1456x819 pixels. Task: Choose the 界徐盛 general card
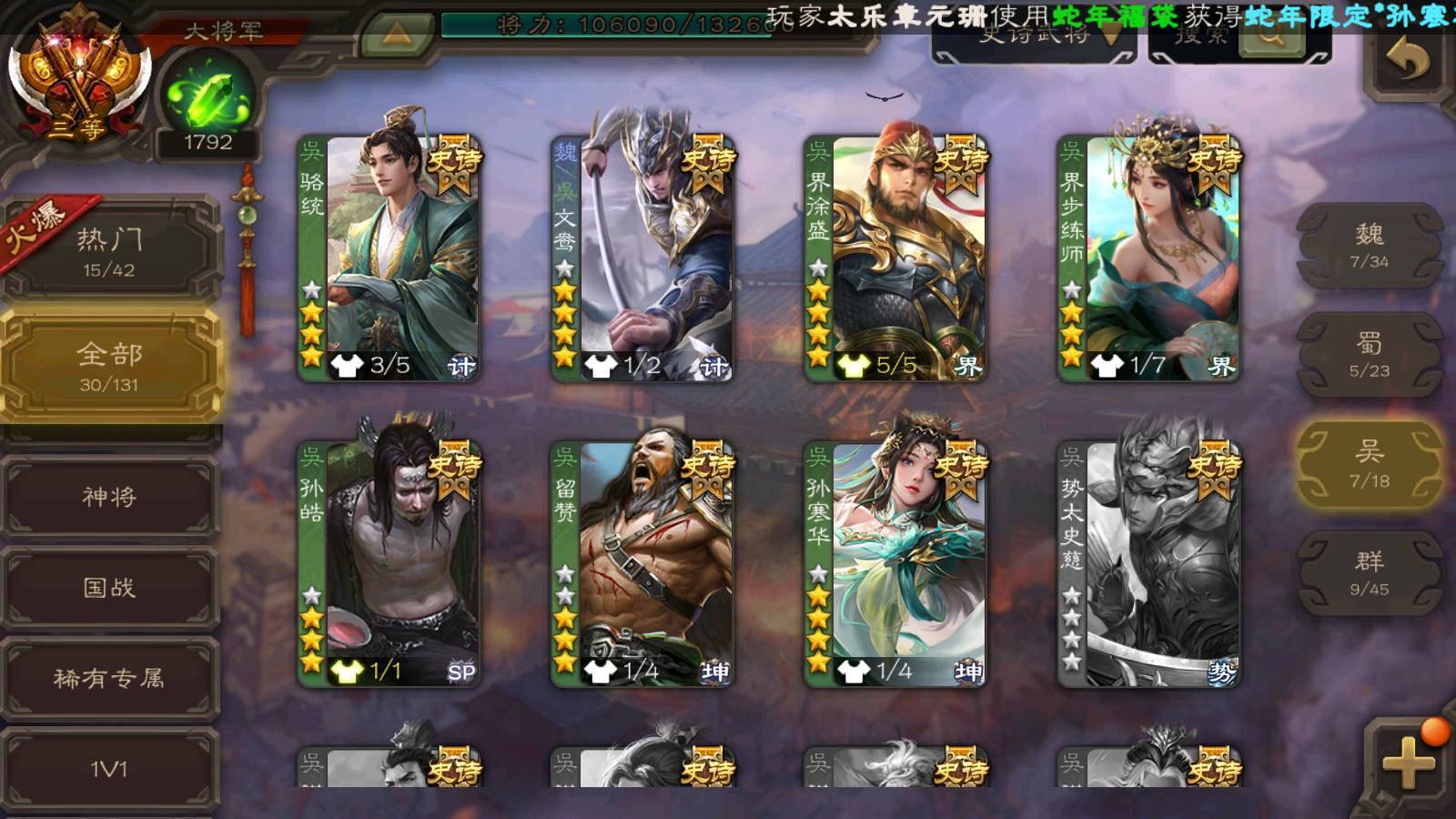coord(897,258)
